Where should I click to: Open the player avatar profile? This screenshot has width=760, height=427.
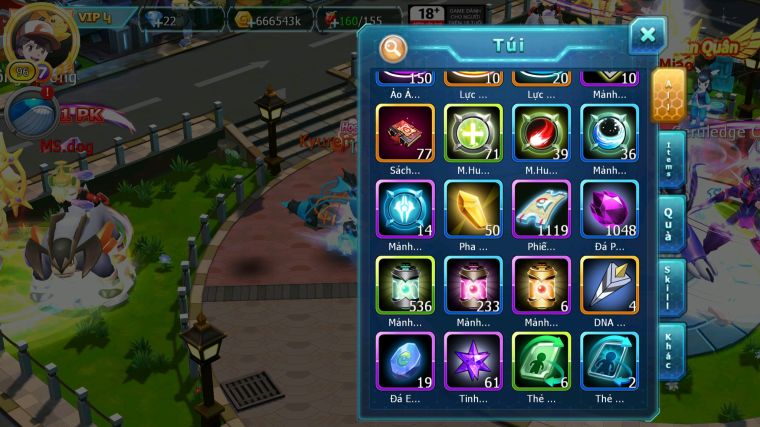coord(32,35)
